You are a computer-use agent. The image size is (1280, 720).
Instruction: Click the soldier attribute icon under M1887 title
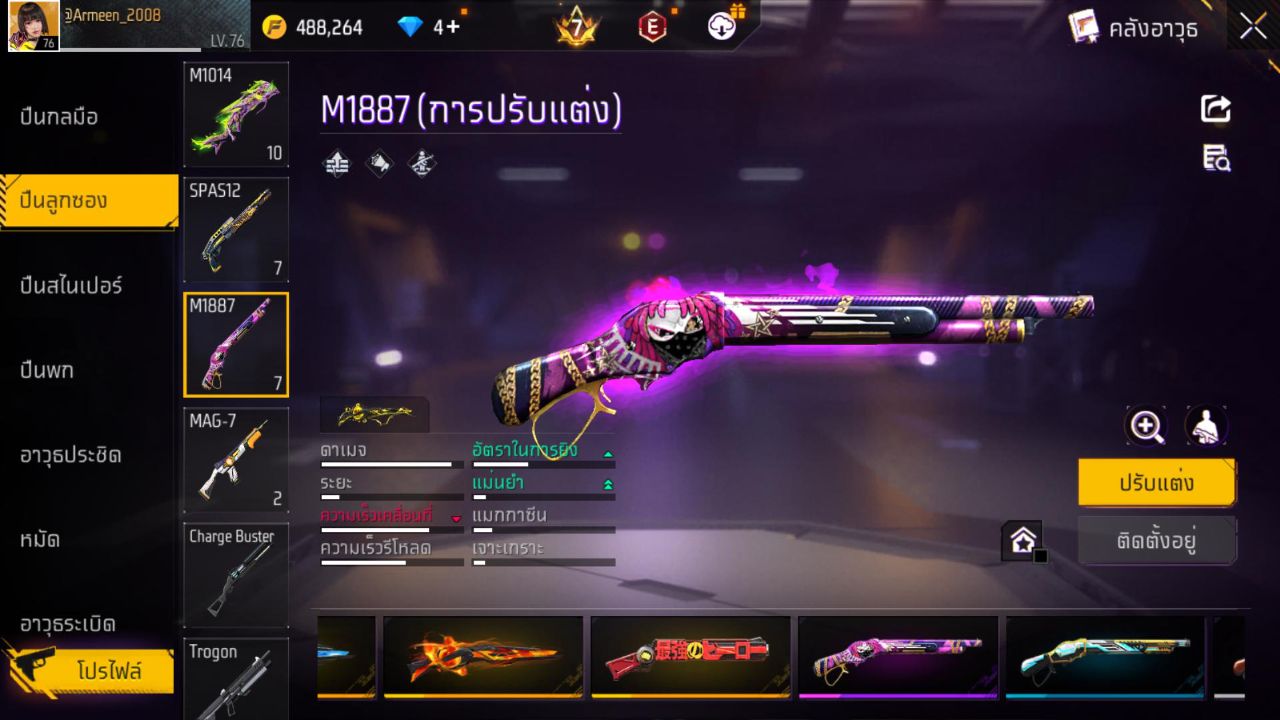tap(421, 163)
